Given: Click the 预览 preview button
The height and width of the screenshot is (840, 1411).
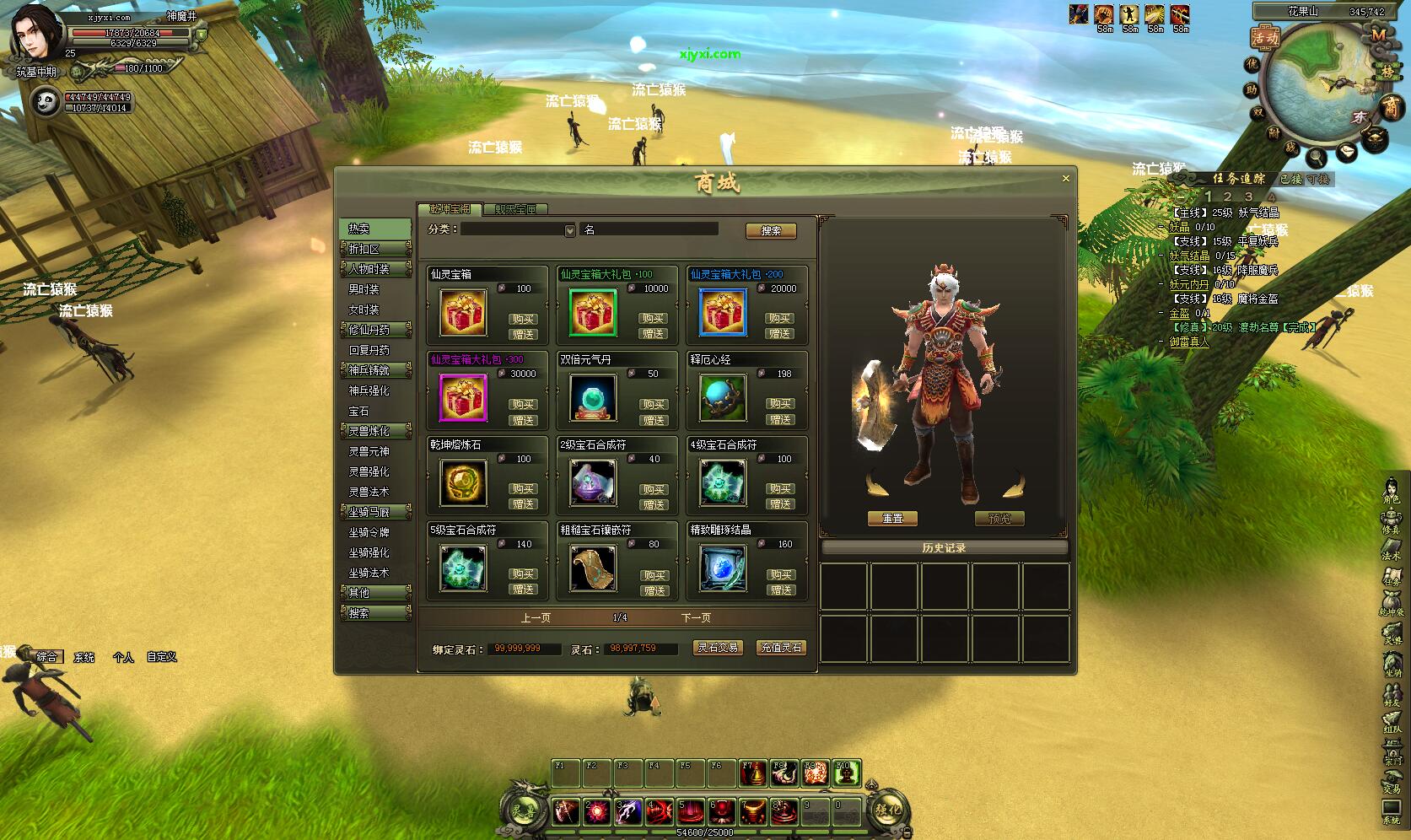Looking at the screenshot, I should coord(999,519).
